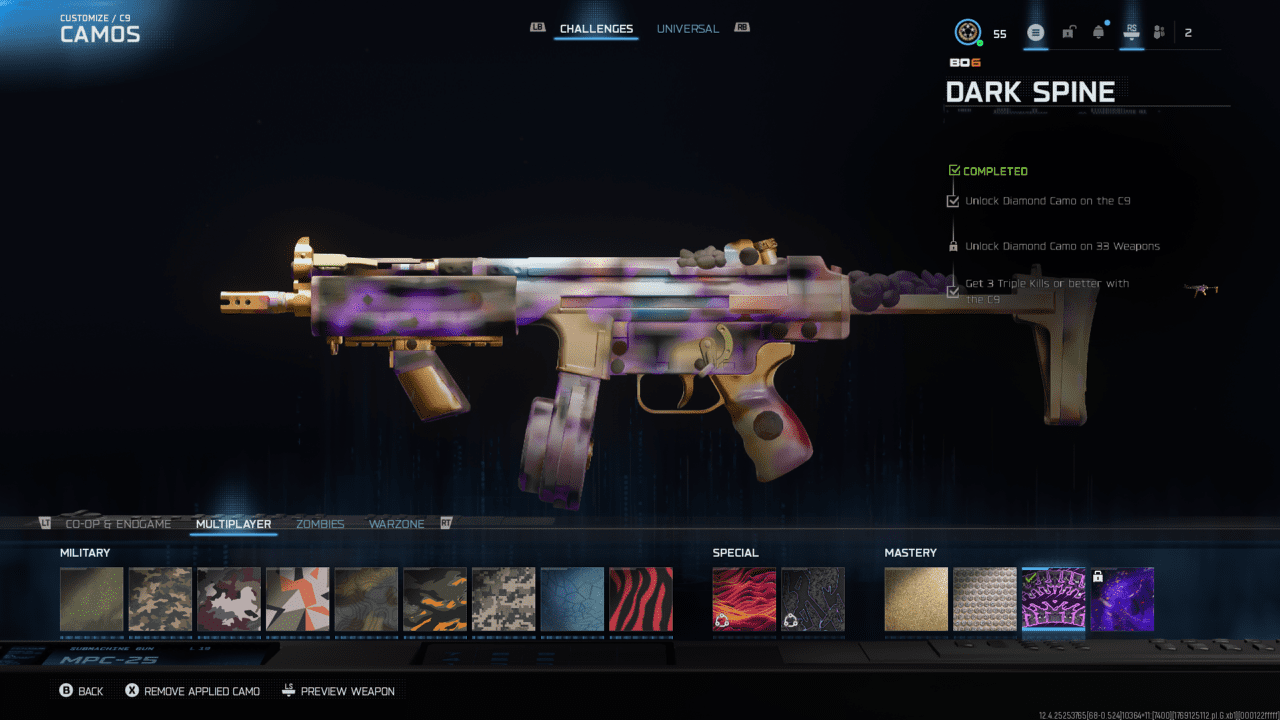Select the Challenges tab

[x=596, y=29]
